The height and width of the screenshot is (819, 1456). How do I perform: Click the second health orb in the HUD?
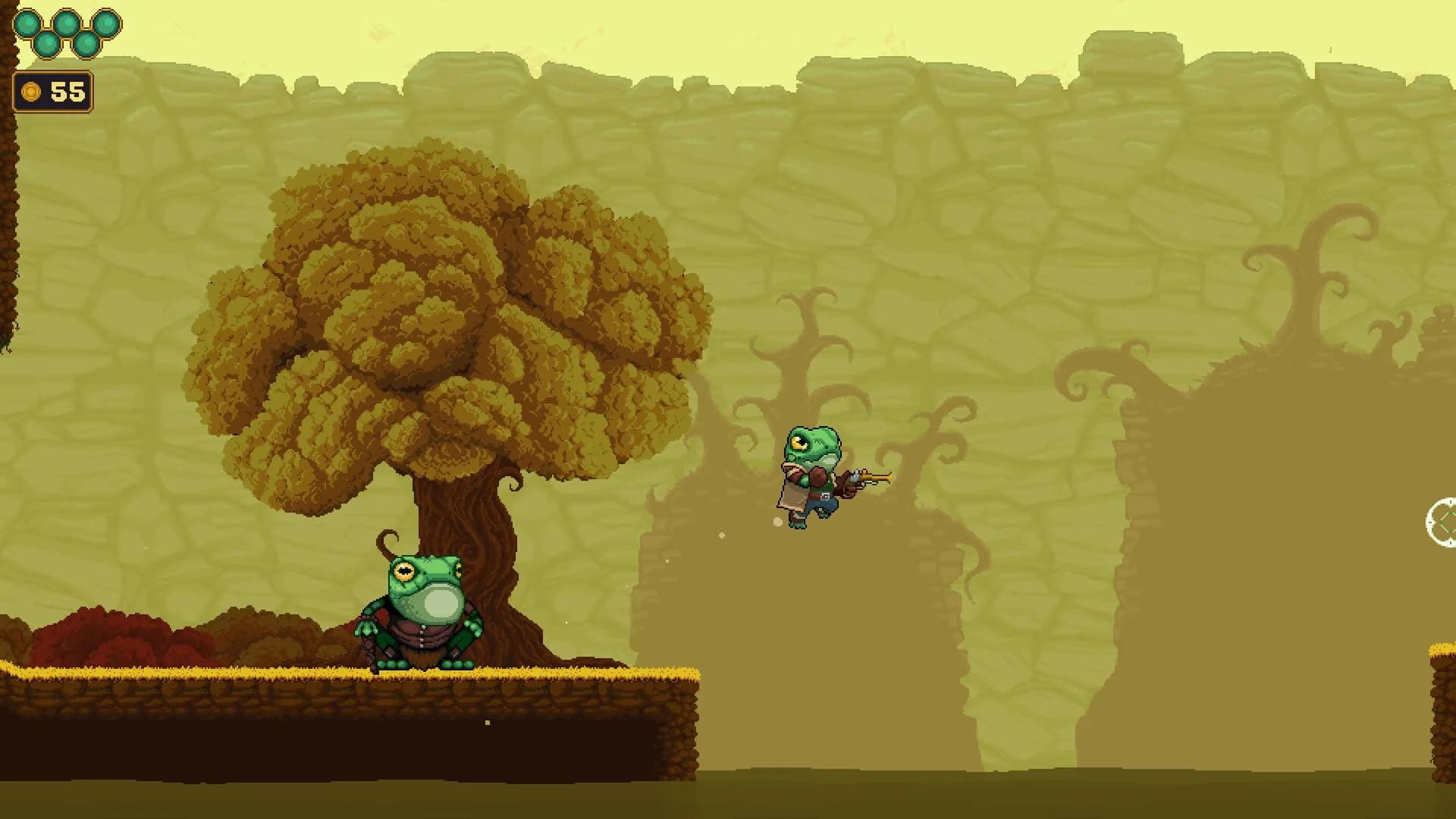click(47, 45)
